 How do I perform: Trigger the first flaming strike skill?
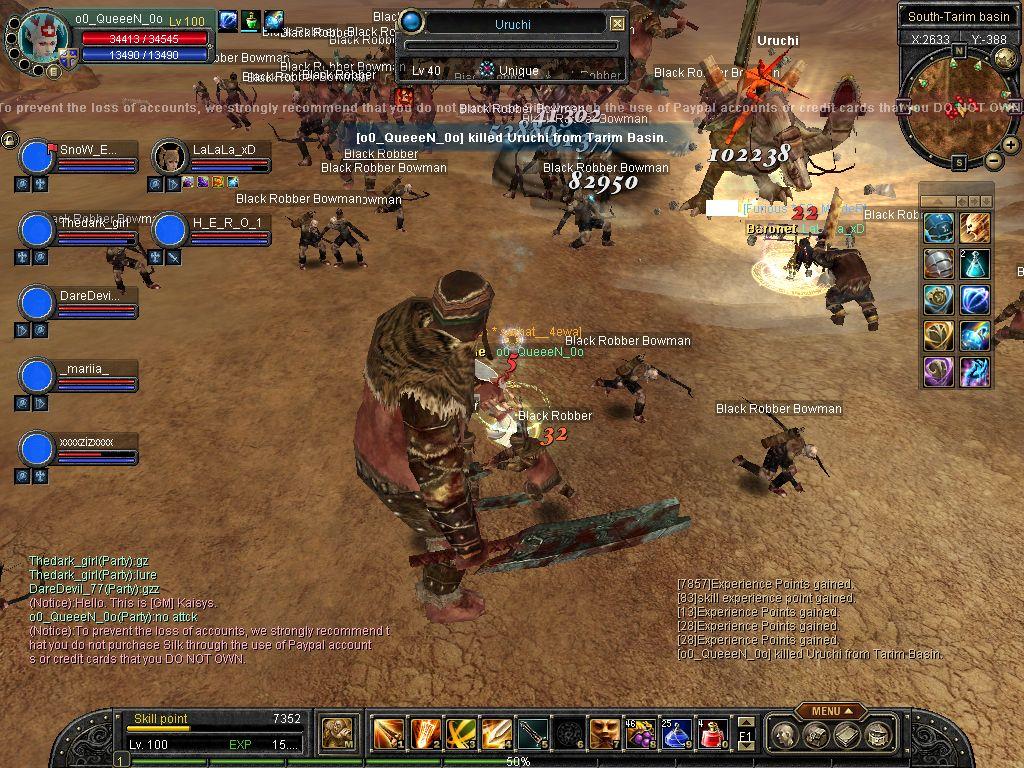point(388,734)
